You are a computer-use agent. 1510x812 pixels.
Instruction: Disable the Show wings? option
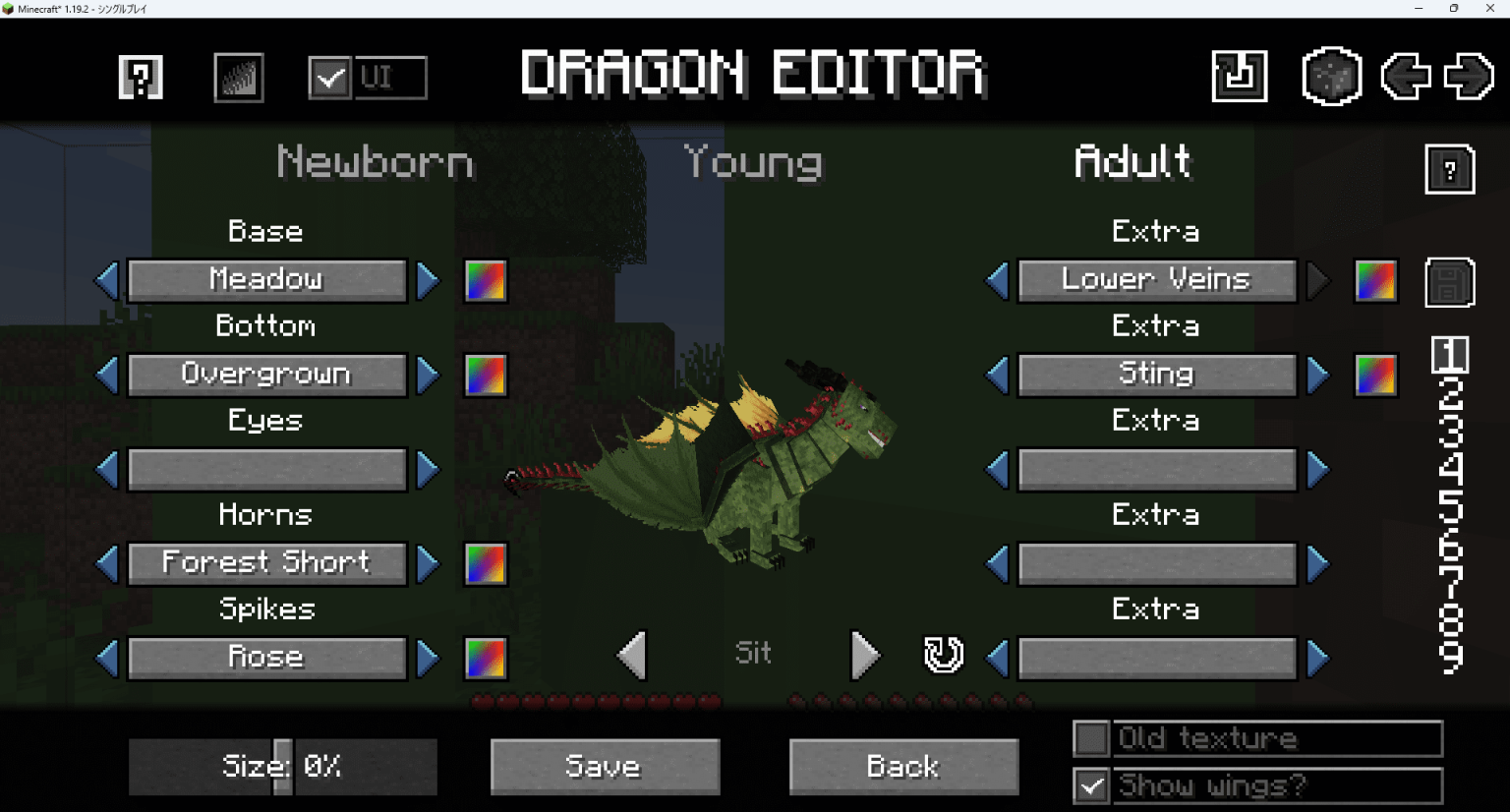1094,785
